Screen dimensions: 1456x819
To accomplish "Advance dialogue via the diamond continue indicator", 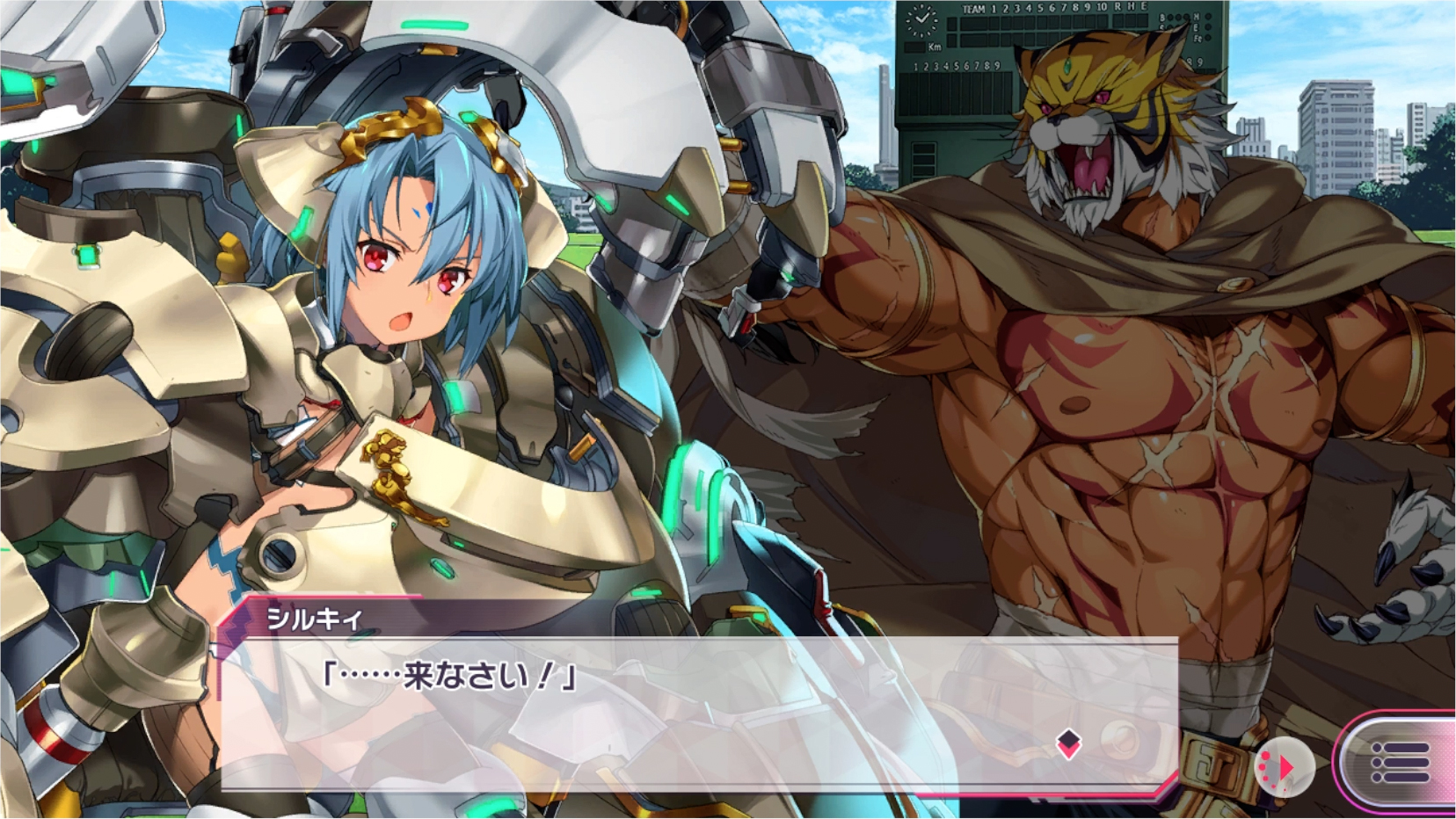I will click(1068, 743).
